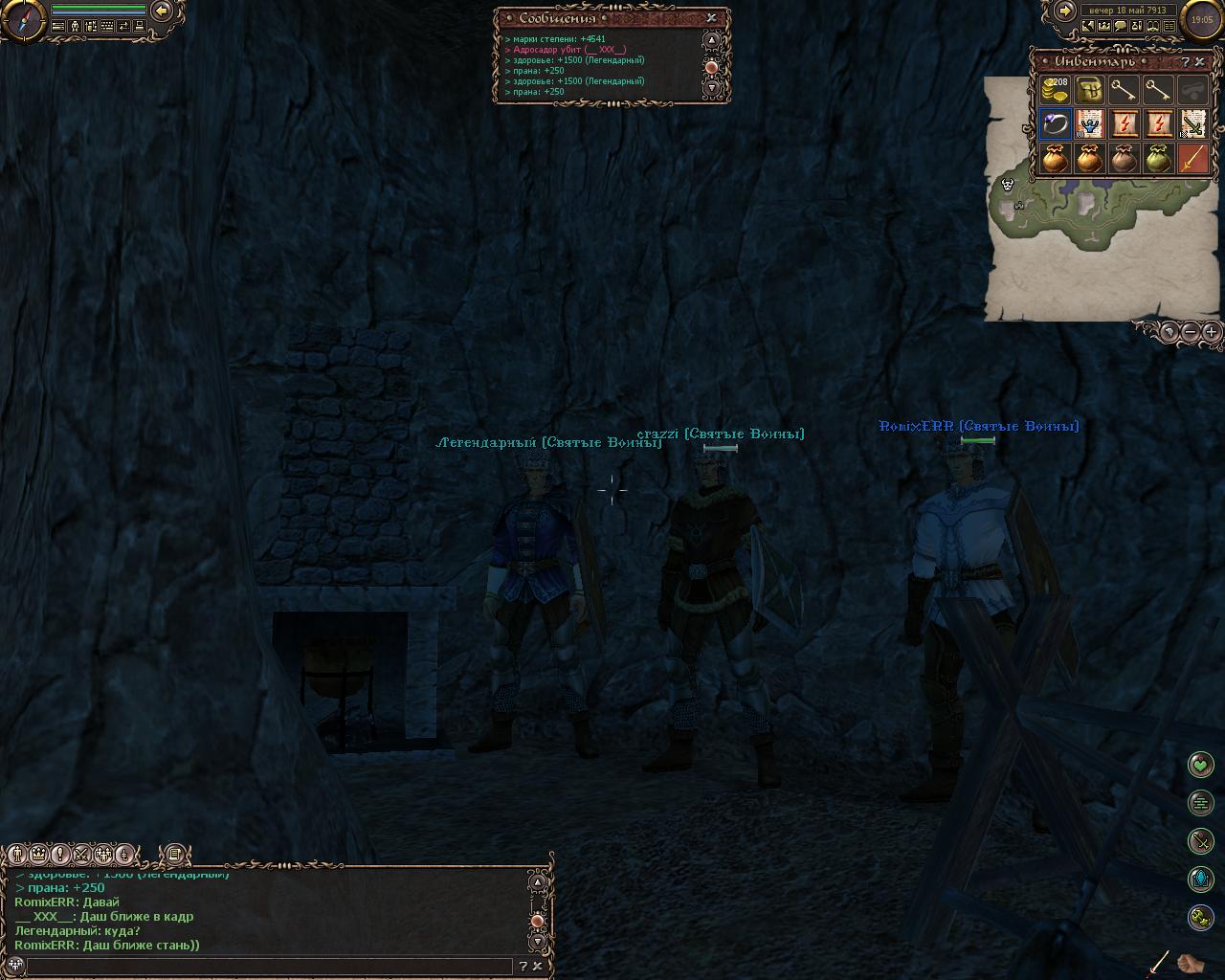
Task: Close the Сообщения messages window
Action: [711, 17]
